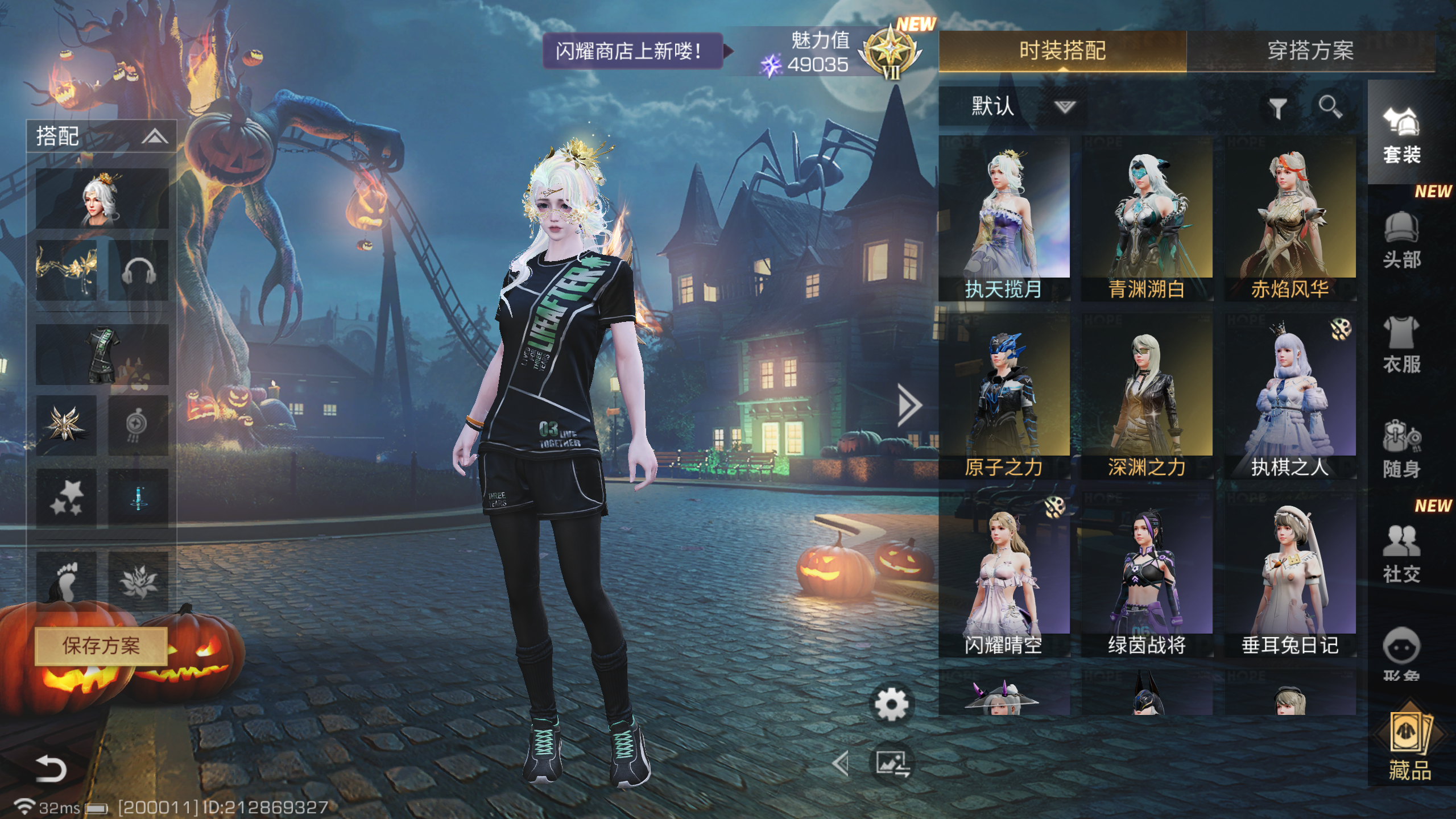Open the 藏品 collection button

1409,746
